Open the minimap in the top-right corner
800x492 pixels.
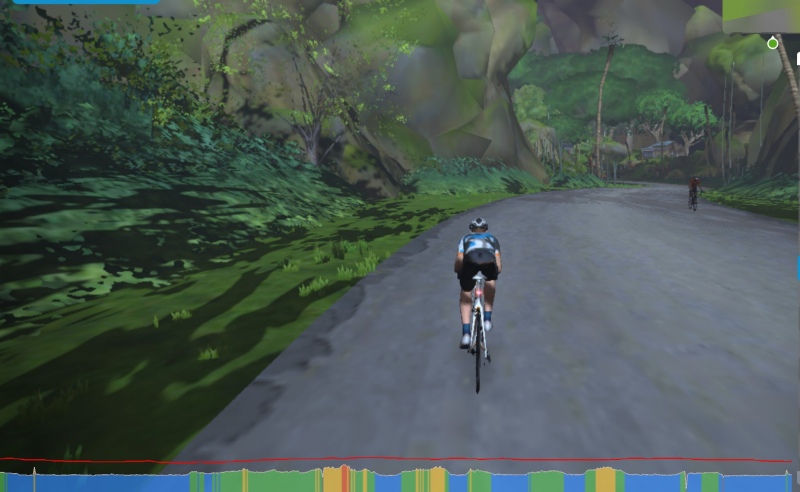[x=762, y=17]
